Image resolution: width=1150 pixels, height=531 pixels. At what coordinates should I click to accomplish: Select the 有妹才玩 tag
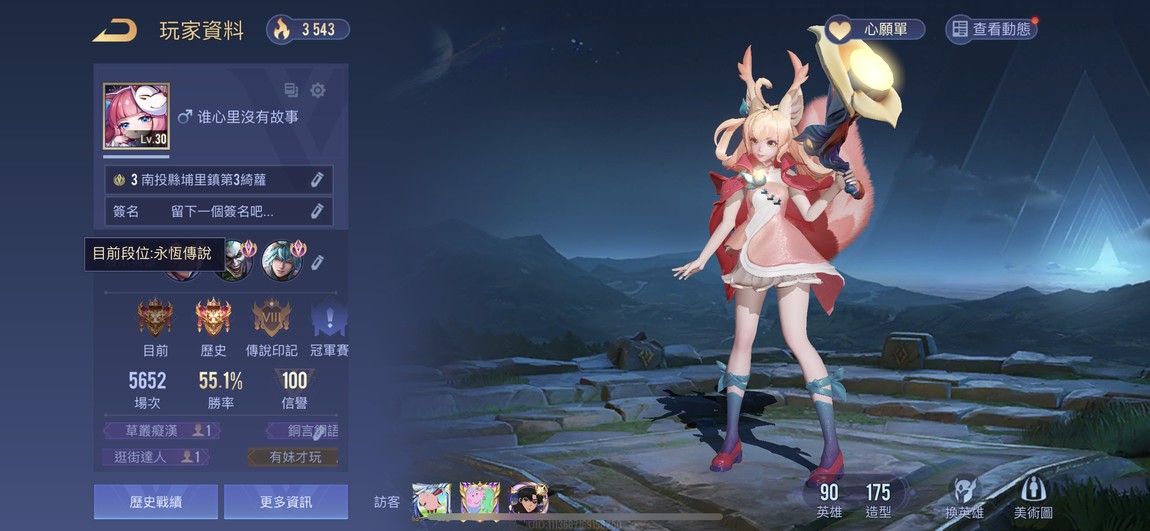click(x=294, y=457)
